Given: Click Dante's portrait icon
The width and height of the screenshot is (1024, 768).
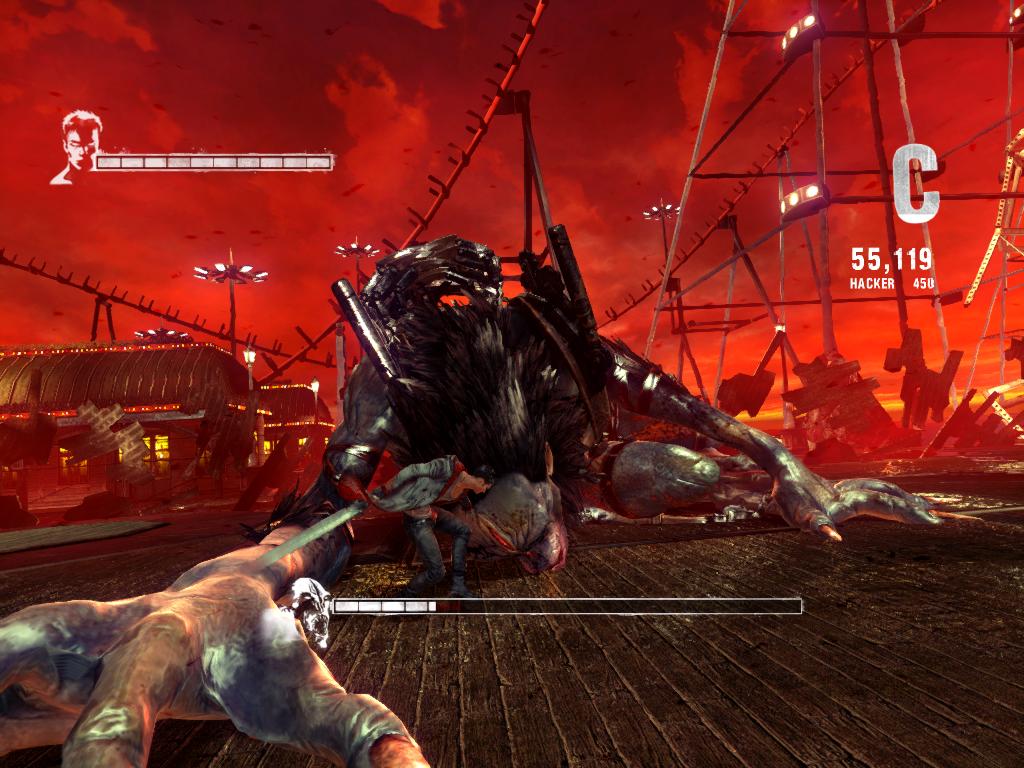Looking at the screenshot, I should point(74,148).
